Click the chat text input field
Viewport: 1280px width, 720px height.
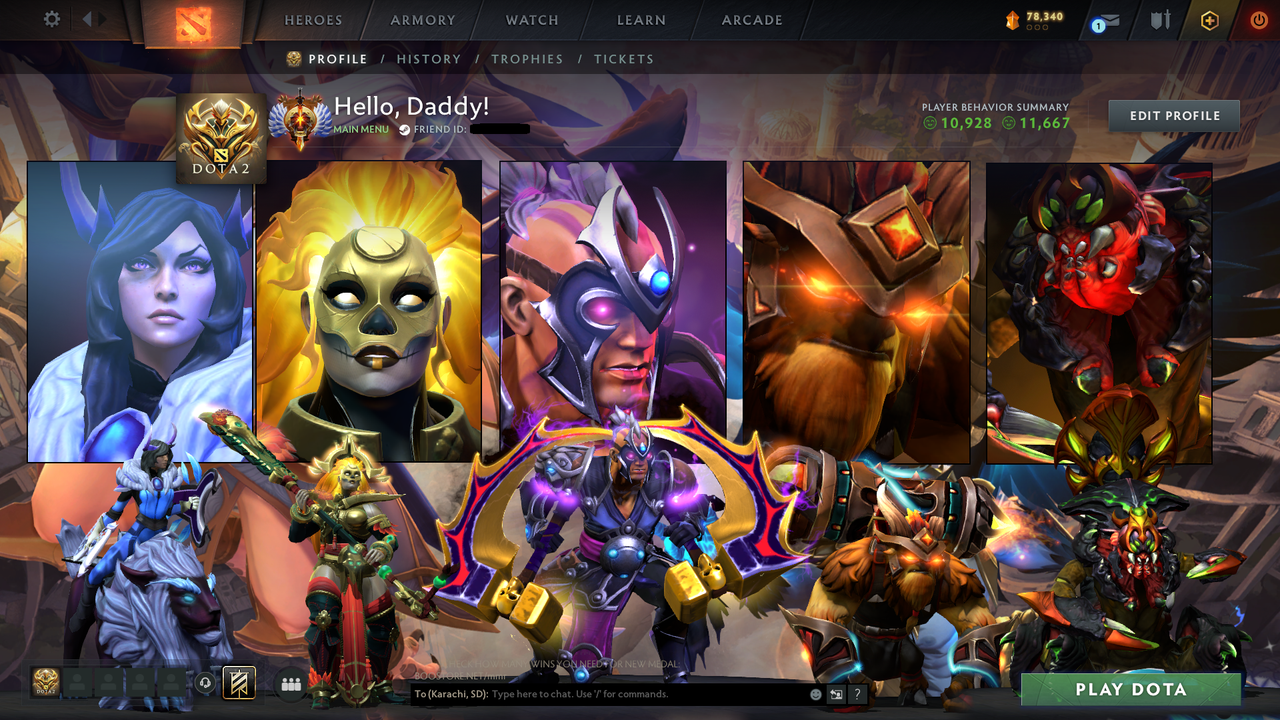[x=620, y=692]
